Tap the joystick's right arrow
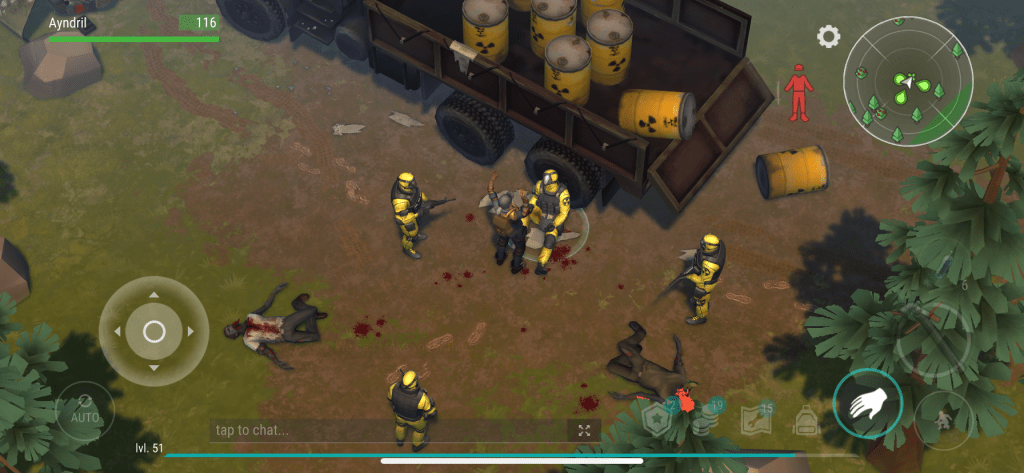This screenshot has width=1024, height=473. pos(190,331)
